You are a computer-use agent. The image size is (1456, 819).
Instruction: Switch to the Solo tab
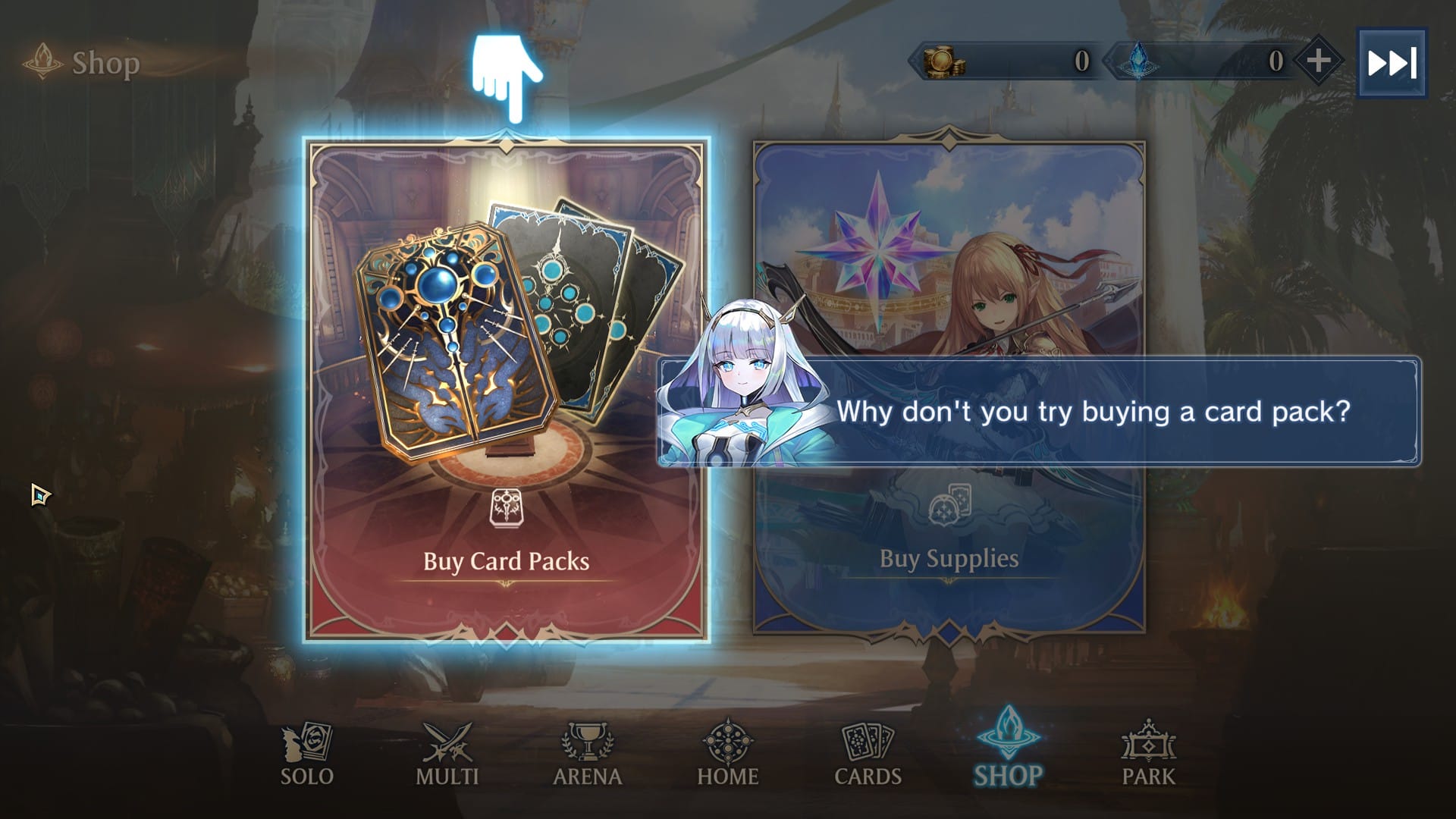click(307, 754)
